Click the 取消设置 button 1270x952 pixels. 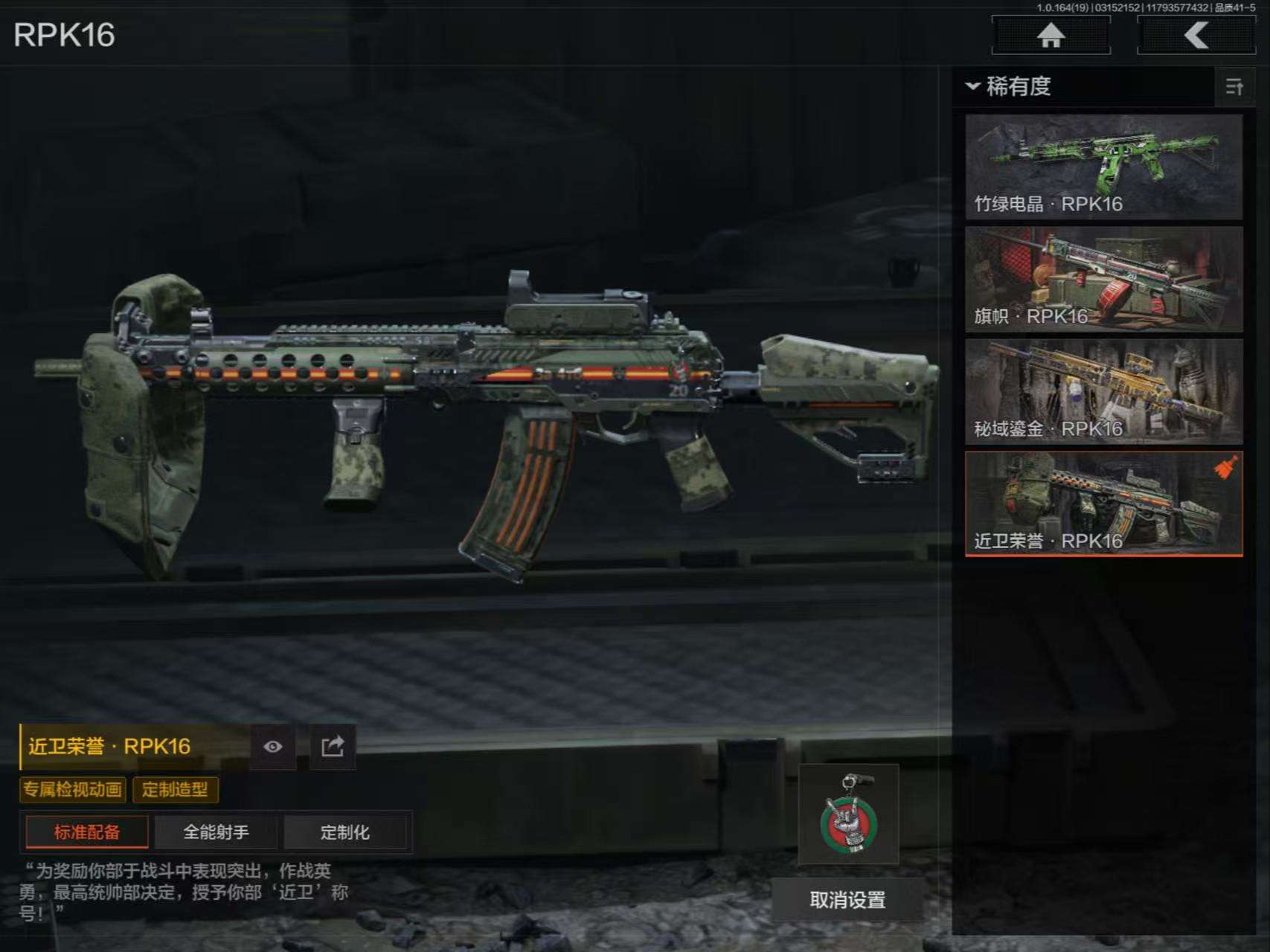click(847, 901)
